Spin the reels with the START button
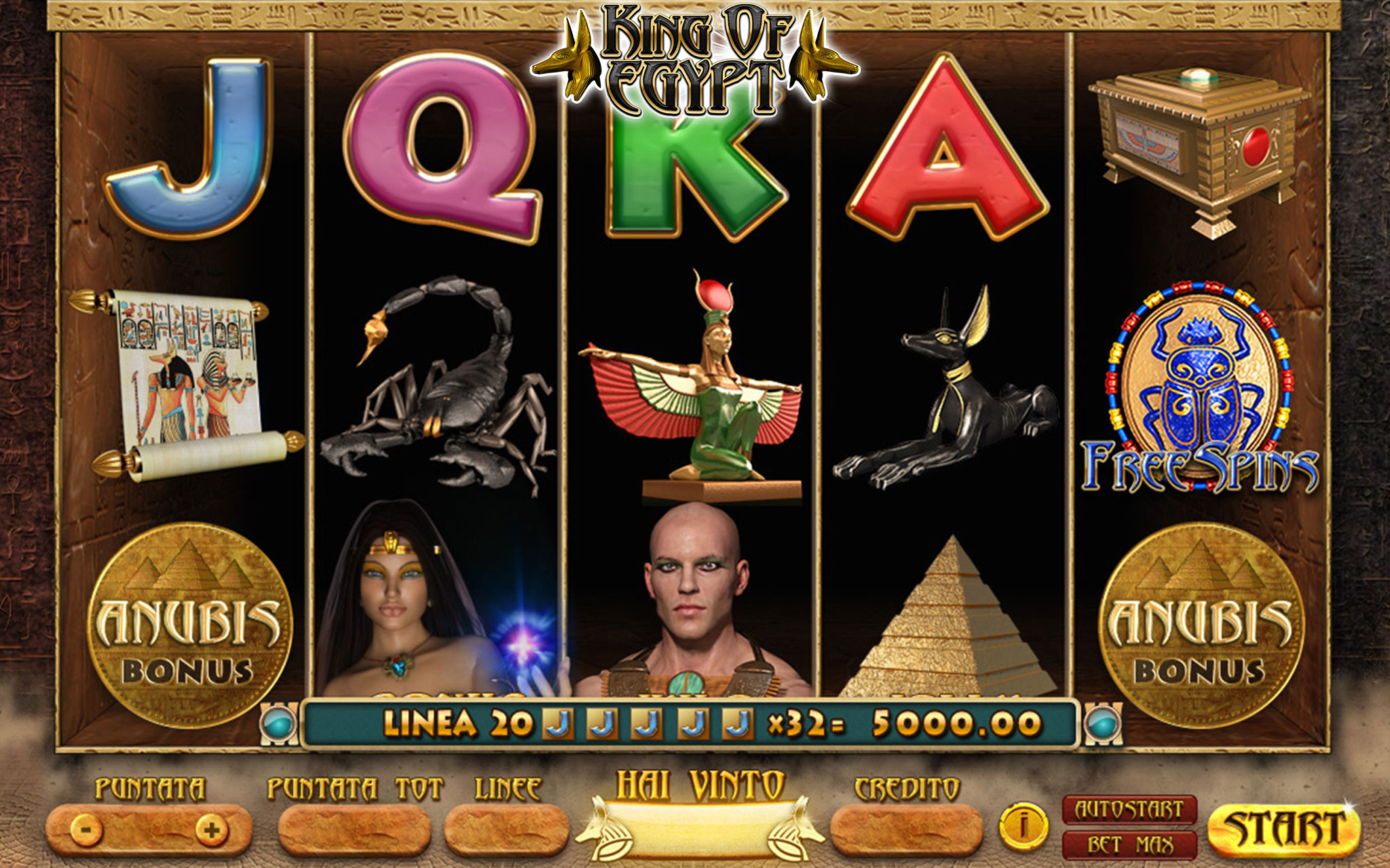 tap(1284, 829)
